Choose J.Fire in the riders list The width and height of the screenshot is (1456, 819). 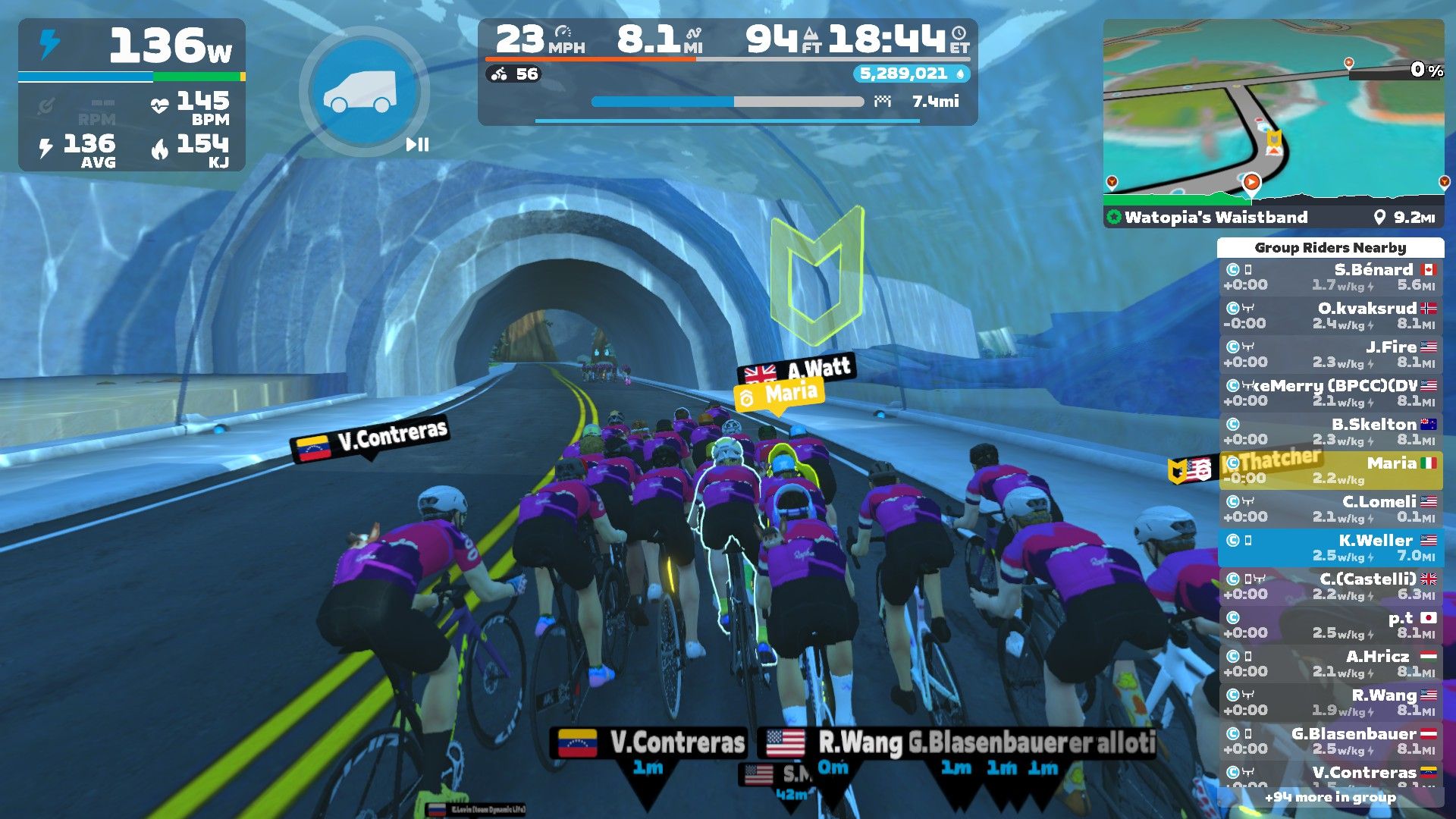pyautogui.click(x=1330, y=354)
